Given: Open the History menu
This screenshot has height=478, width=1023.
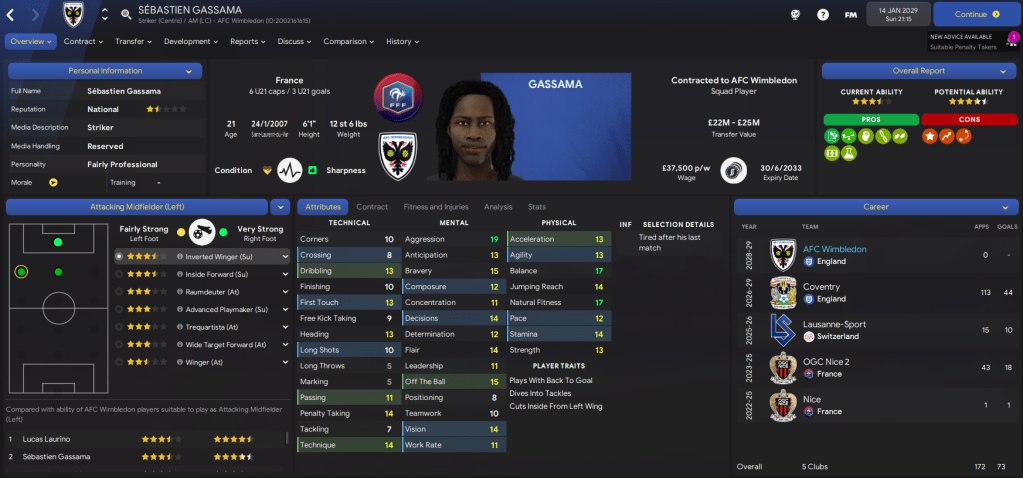Looking at the screenshot, I should pos(402,42).
